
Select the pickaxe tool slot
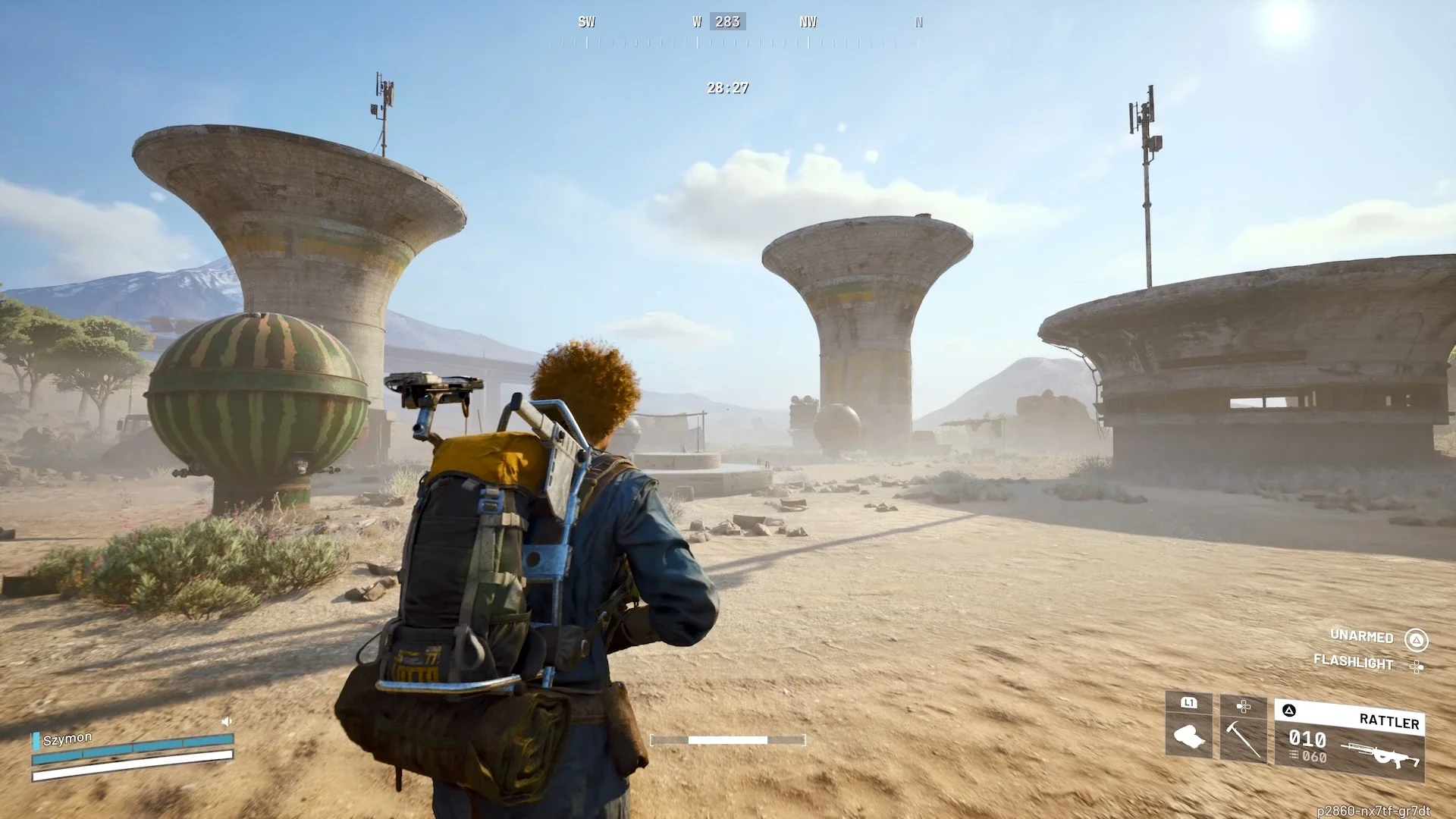(x=1243, y=730)
